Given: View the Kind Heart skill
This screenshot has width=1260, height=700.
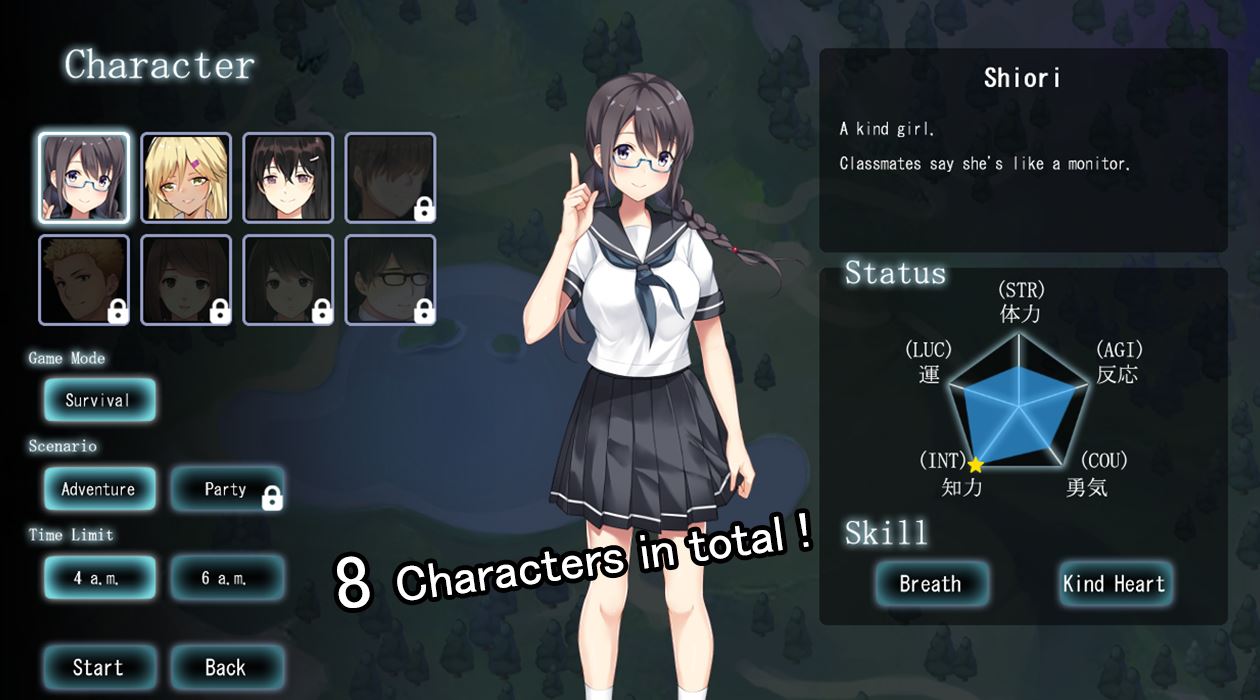Looking at the screenshot, I should click(x=1114, y=584).
